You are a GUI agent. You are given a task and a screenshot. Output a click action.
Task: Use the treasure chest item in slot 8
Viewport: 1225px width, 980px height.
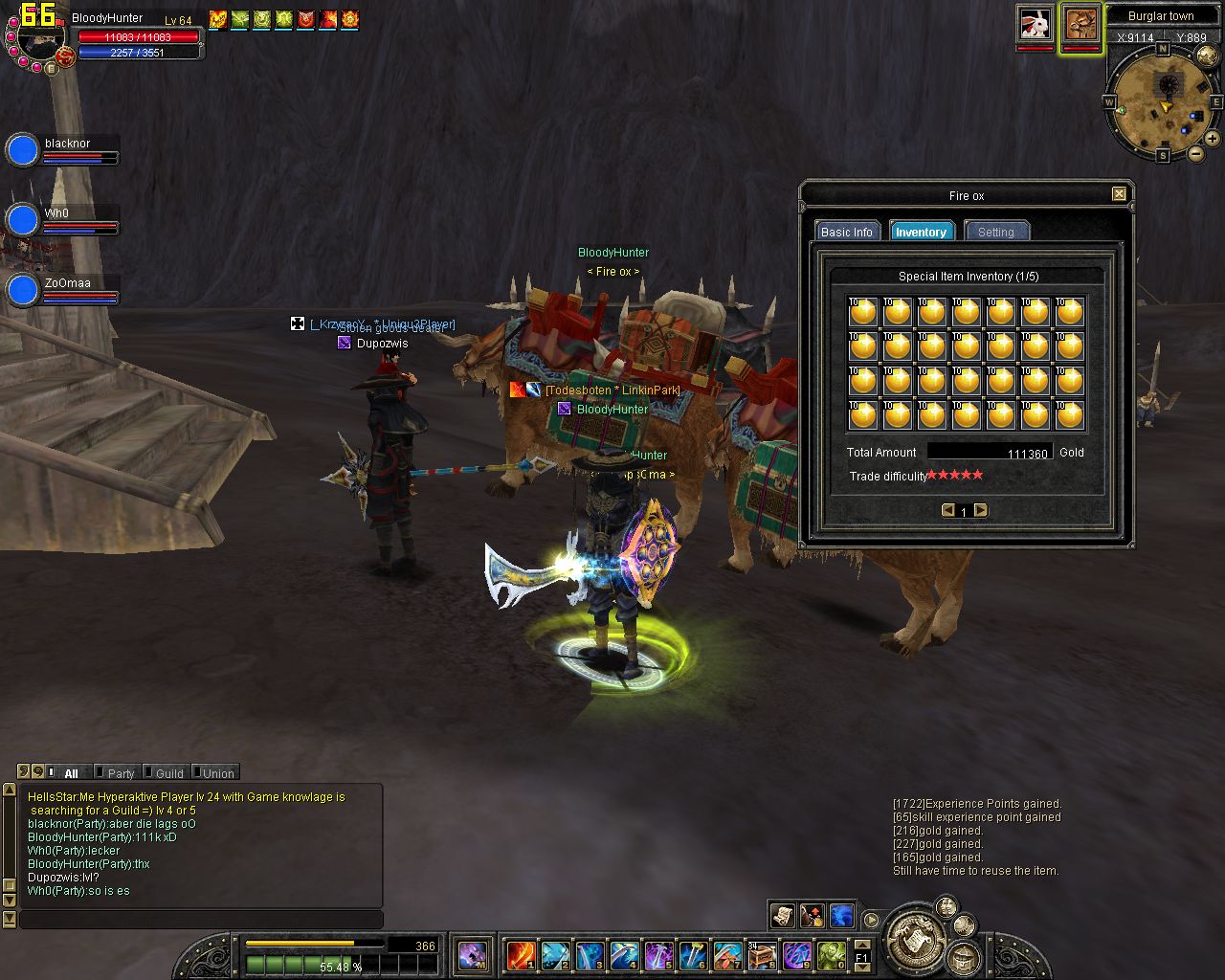pos(762,954)
